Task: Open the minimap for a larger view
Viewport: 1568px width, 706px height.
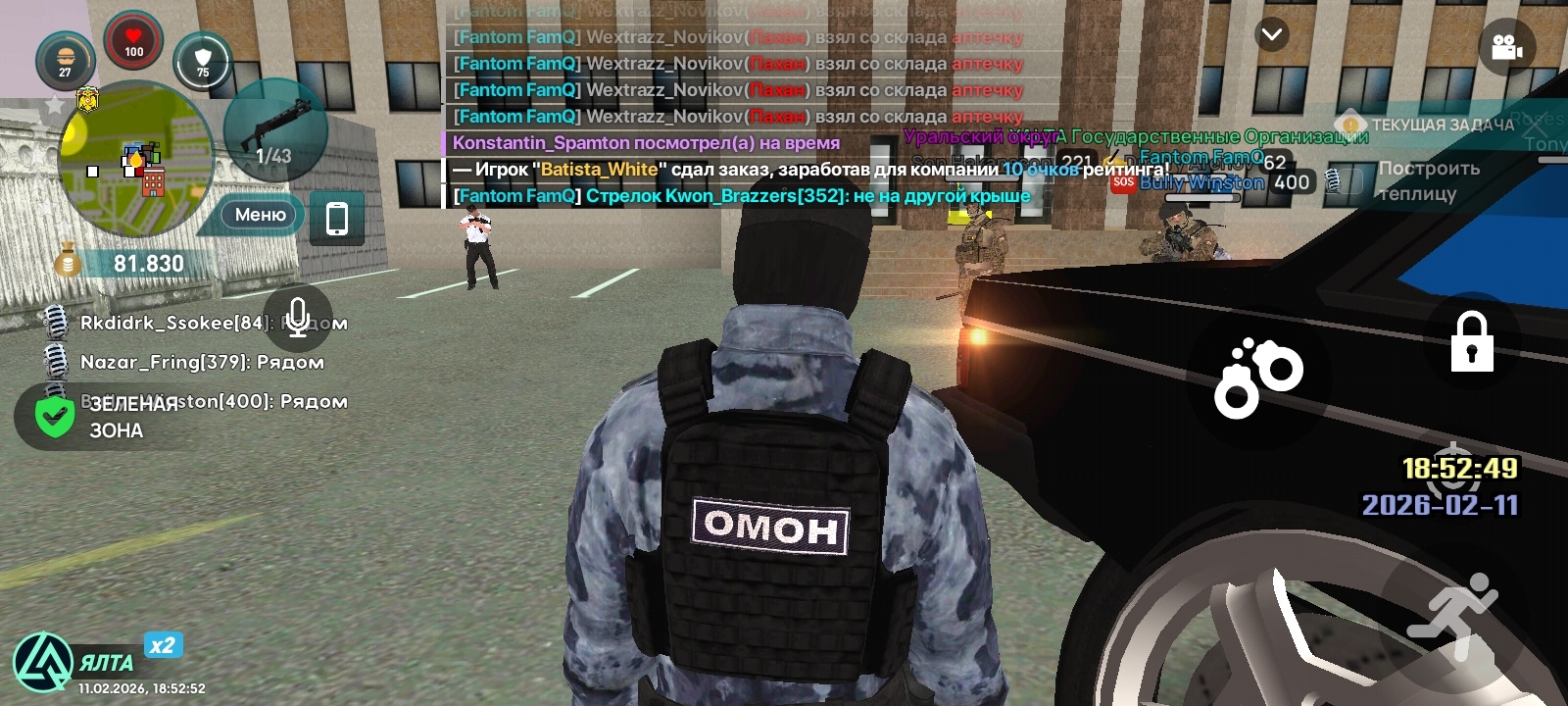Action: pyautogui.click(x=137, y=162)
